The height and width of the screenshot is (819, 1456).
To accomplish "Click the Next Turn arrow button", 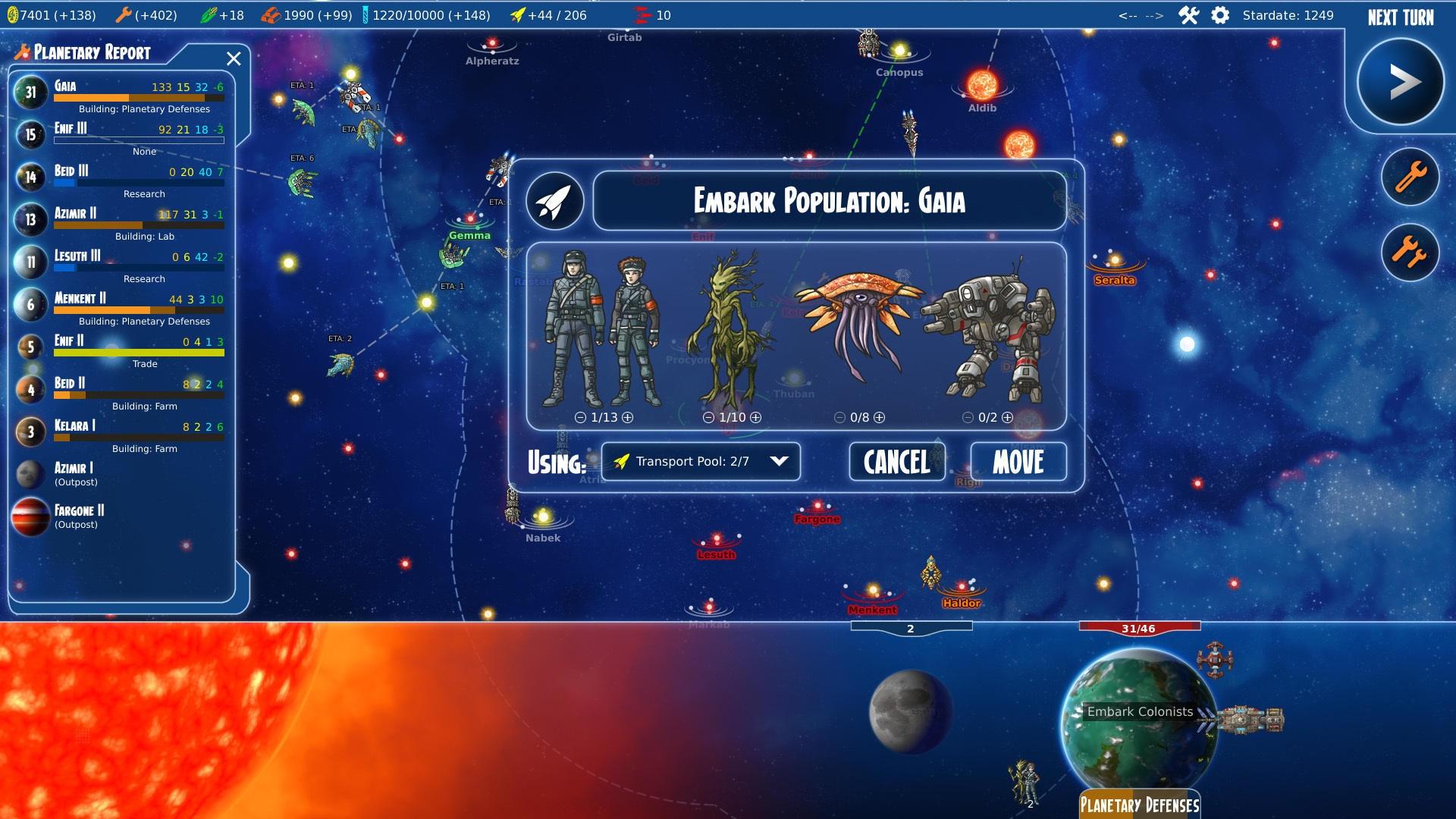I will [x=1400, y=82].
